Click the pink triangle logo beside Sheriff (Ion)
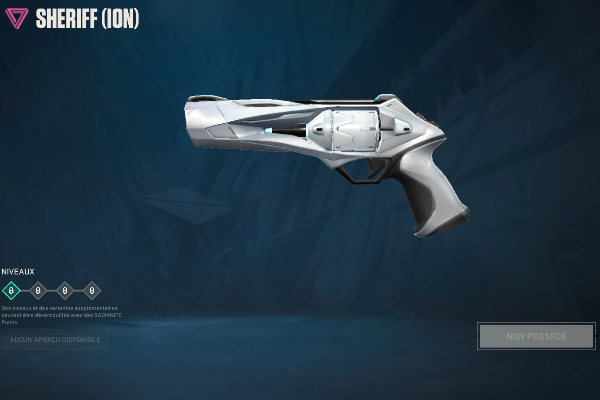The image size is (600, 400). [17, 18]
